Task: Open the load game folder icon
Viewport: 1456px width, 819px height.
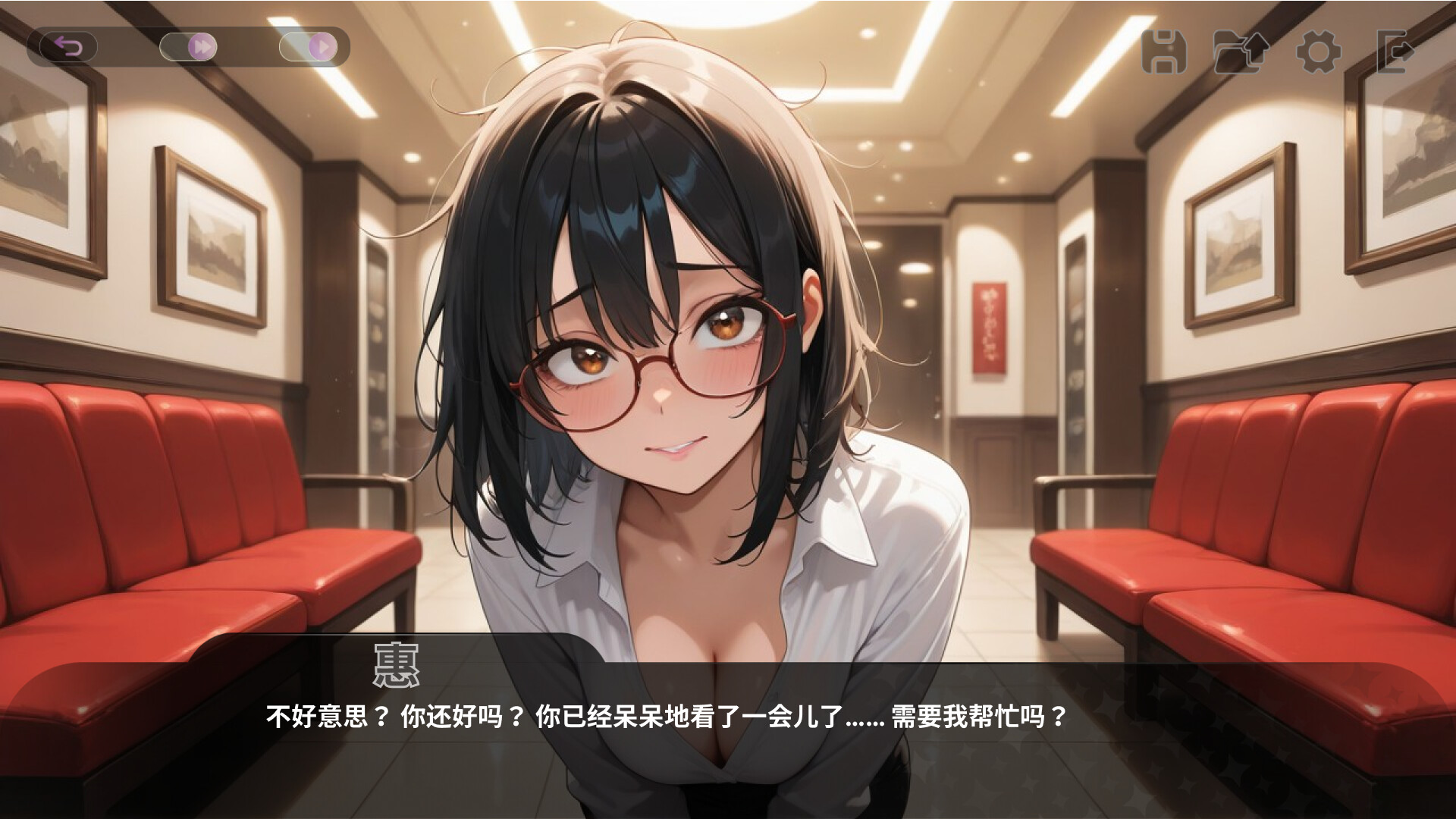Action: (1240, 52)
